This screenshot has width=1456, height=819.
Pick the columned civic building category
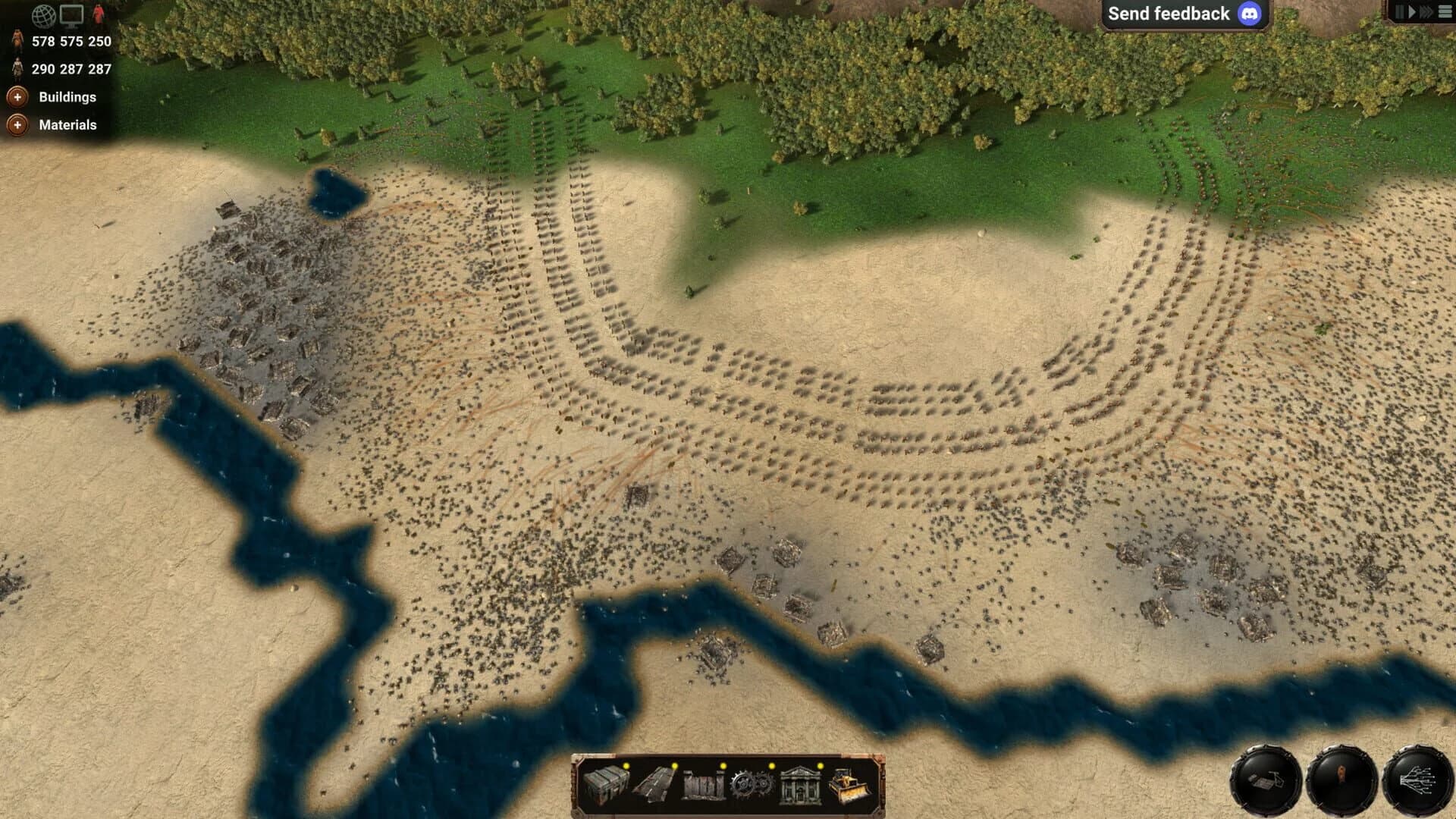pyautogui.click(x=800, y=785)
